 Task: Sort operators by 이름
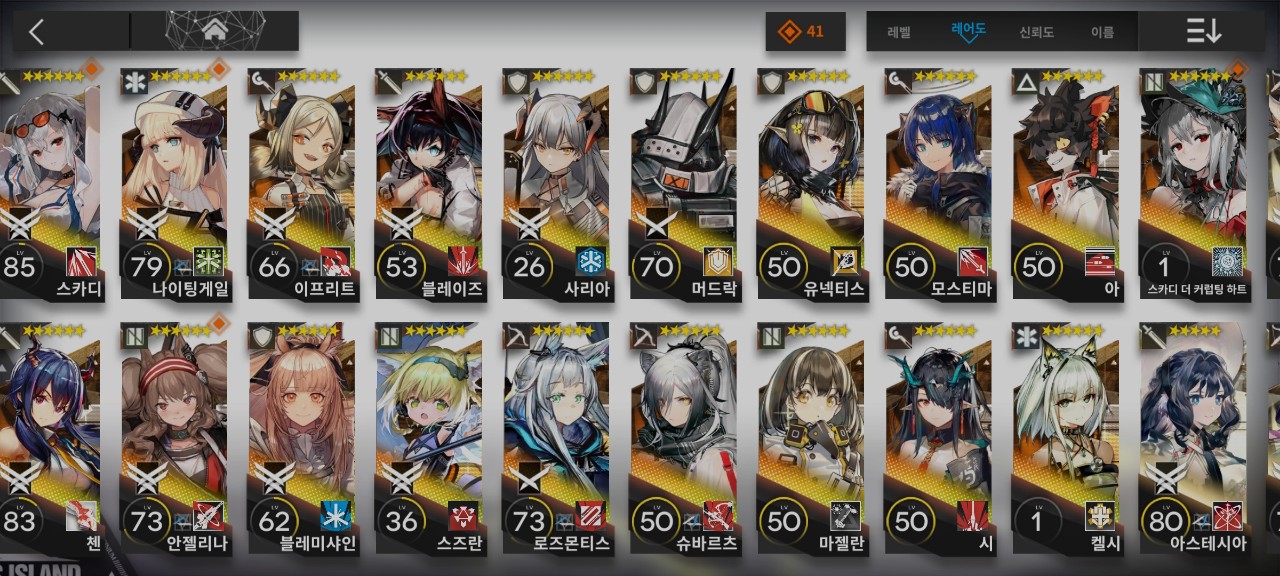tap(1102, 32)
